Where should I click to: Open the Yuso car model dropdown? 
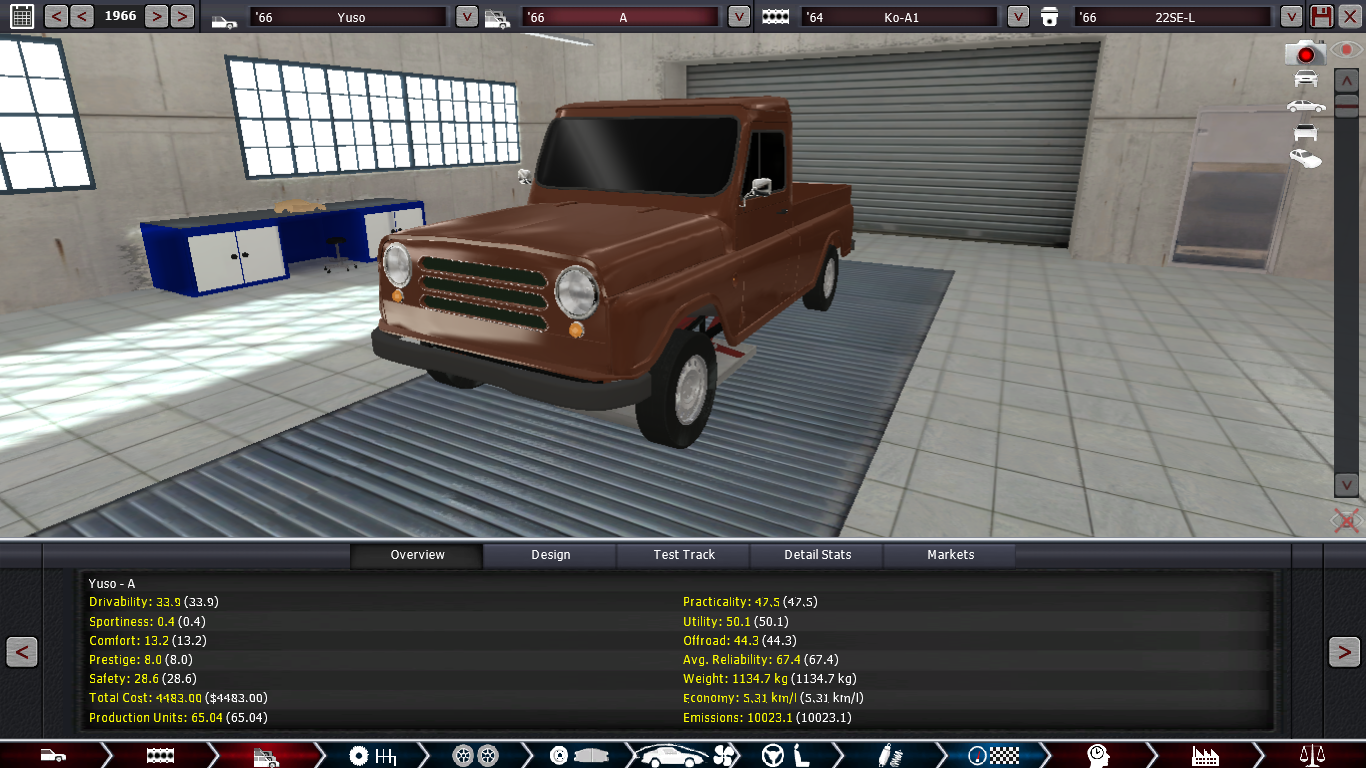click(x=466, y=17)
